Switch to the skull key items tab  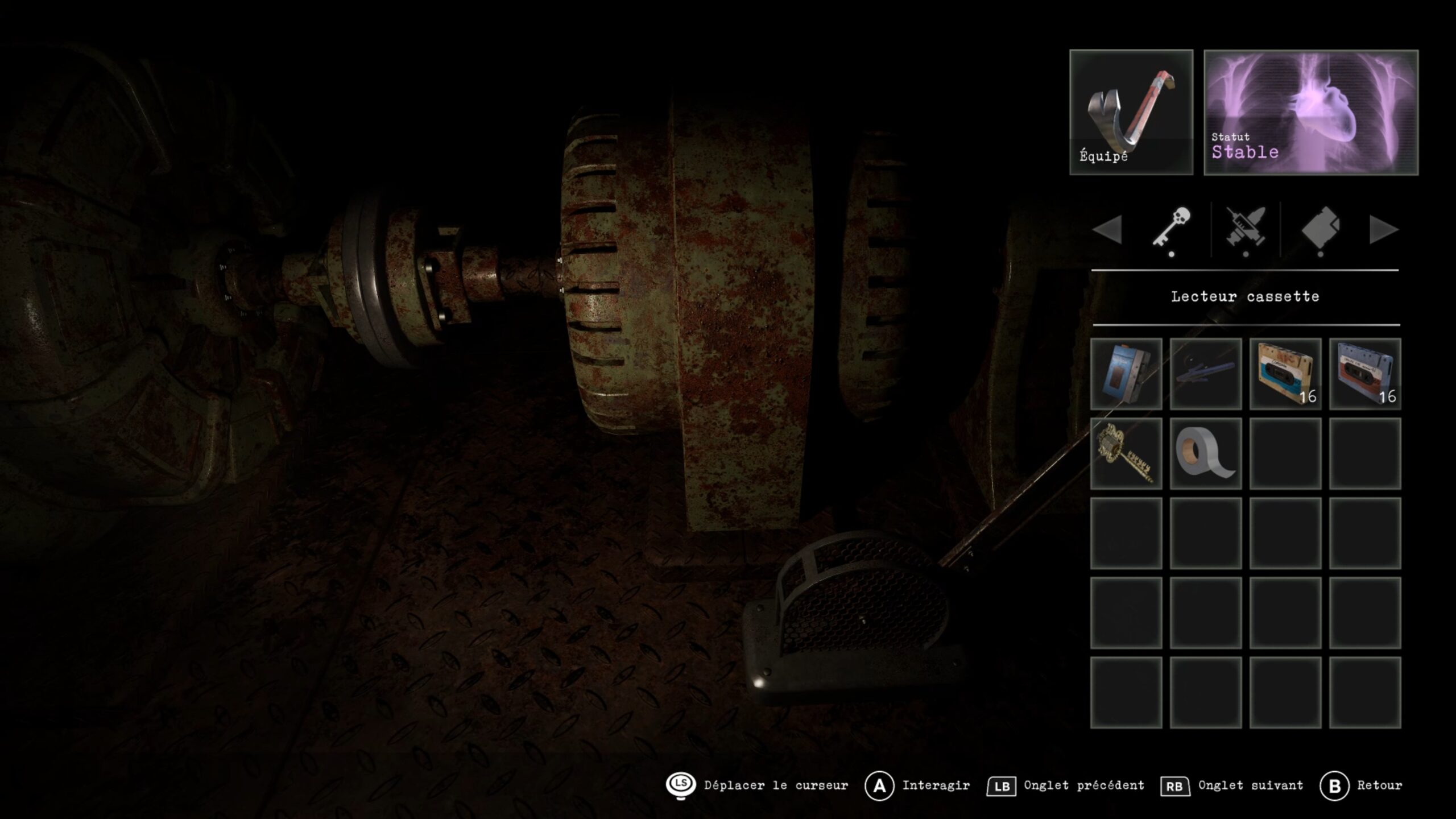point(1172,229)
